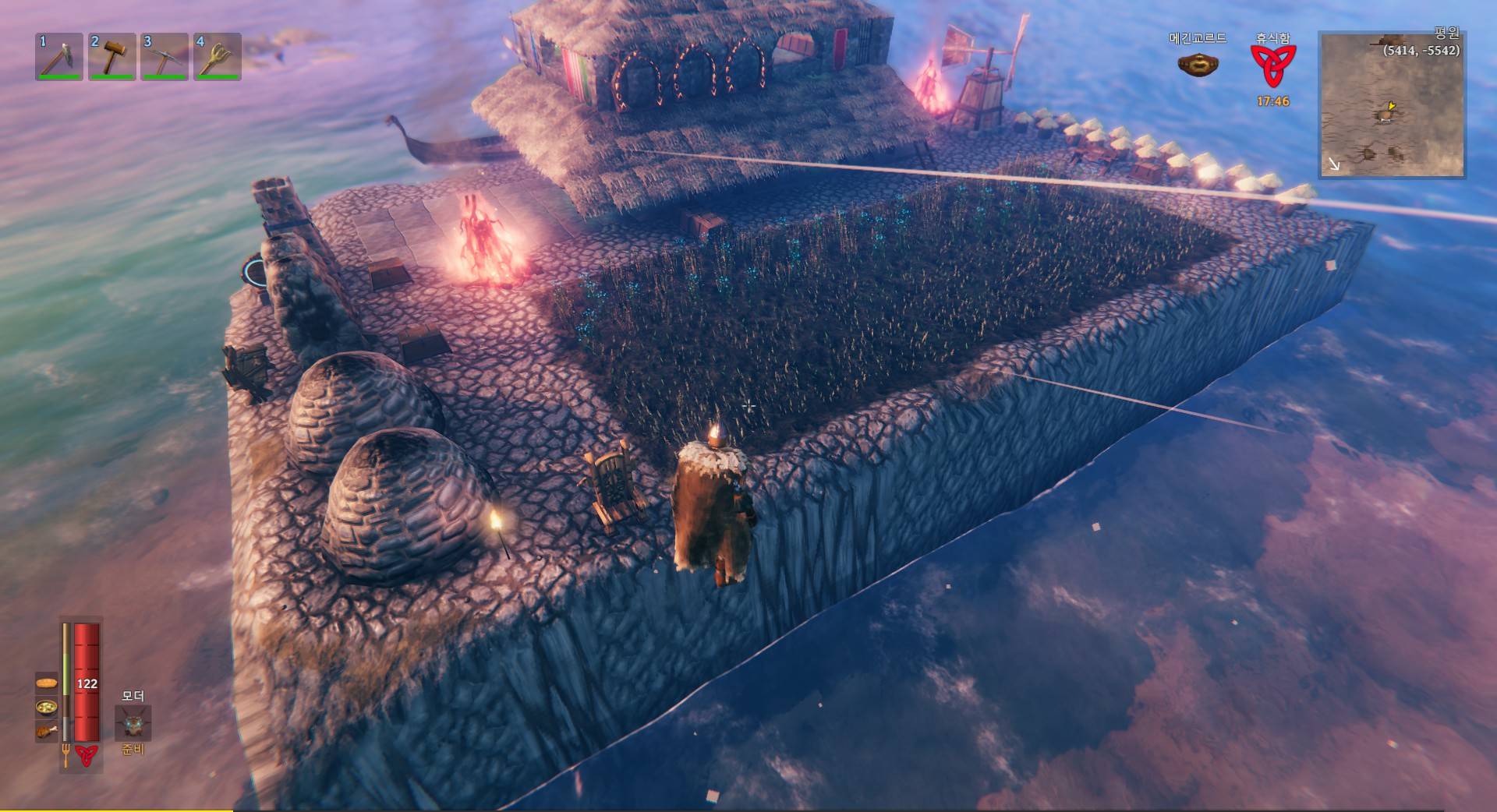Activate the Moder forsaken power icon
Viewport: 1497px width, 812px height.
point(133,723)
